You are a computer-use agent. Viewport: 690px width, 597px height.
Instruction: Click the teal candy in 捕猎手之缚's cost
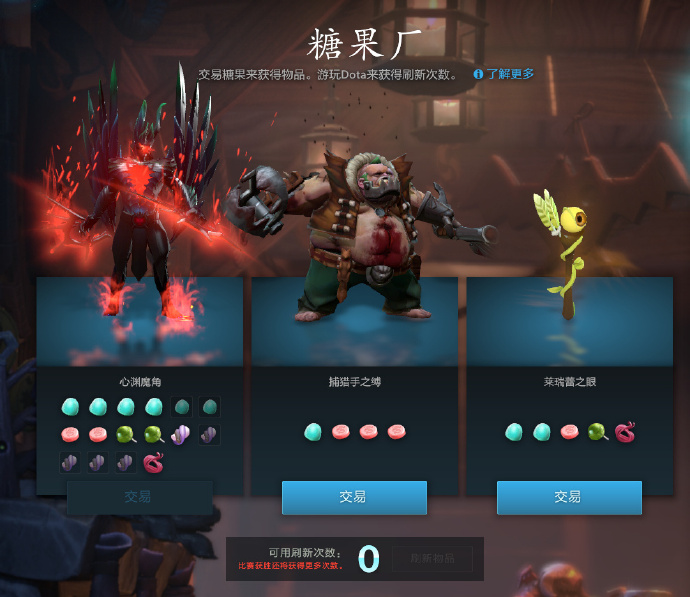(x=312, y=432)
